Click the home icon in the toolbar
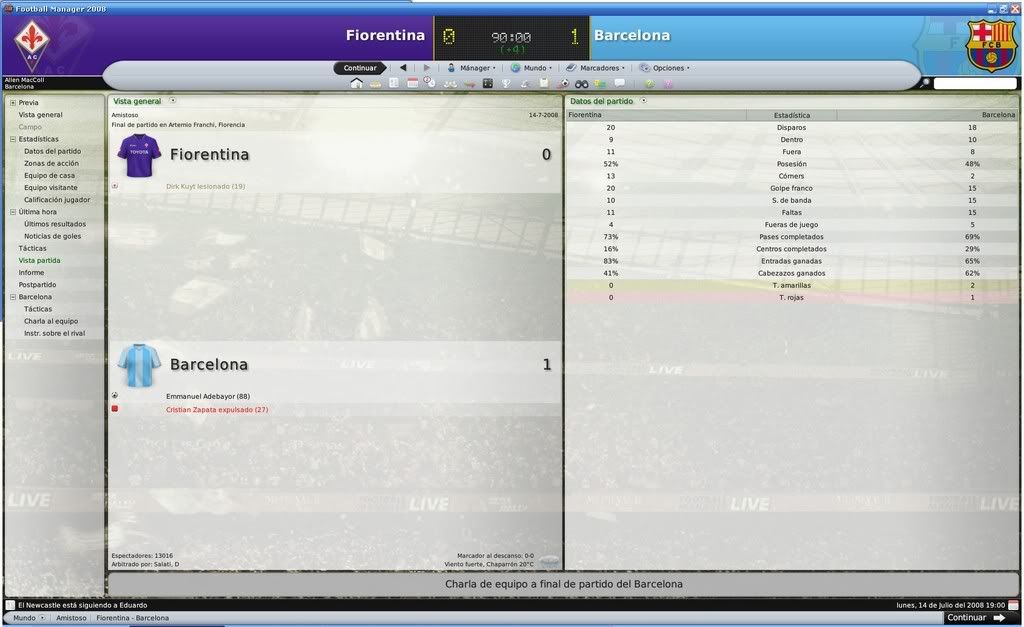Image resolution: width=1024 pixels, height=627 pixels. click(x=356, y=83)
